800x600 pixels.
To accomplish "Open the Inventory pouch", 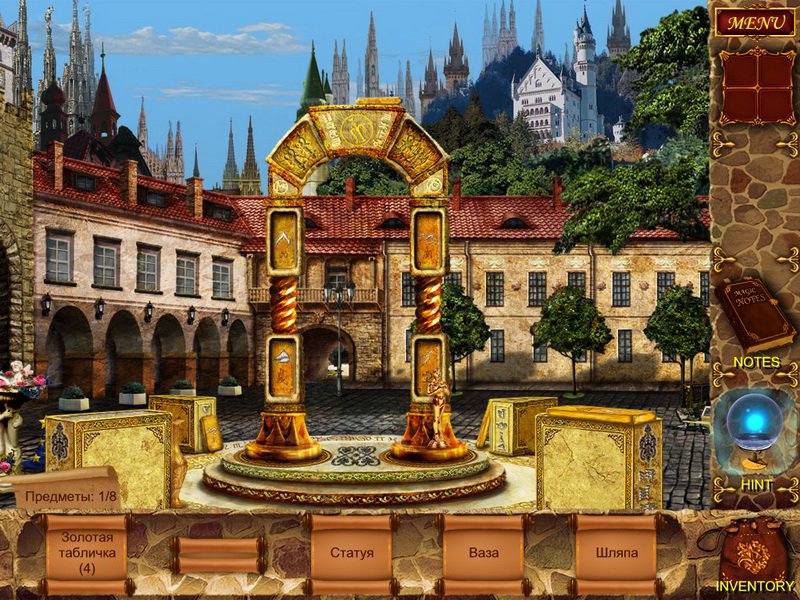I will [754, 555].
